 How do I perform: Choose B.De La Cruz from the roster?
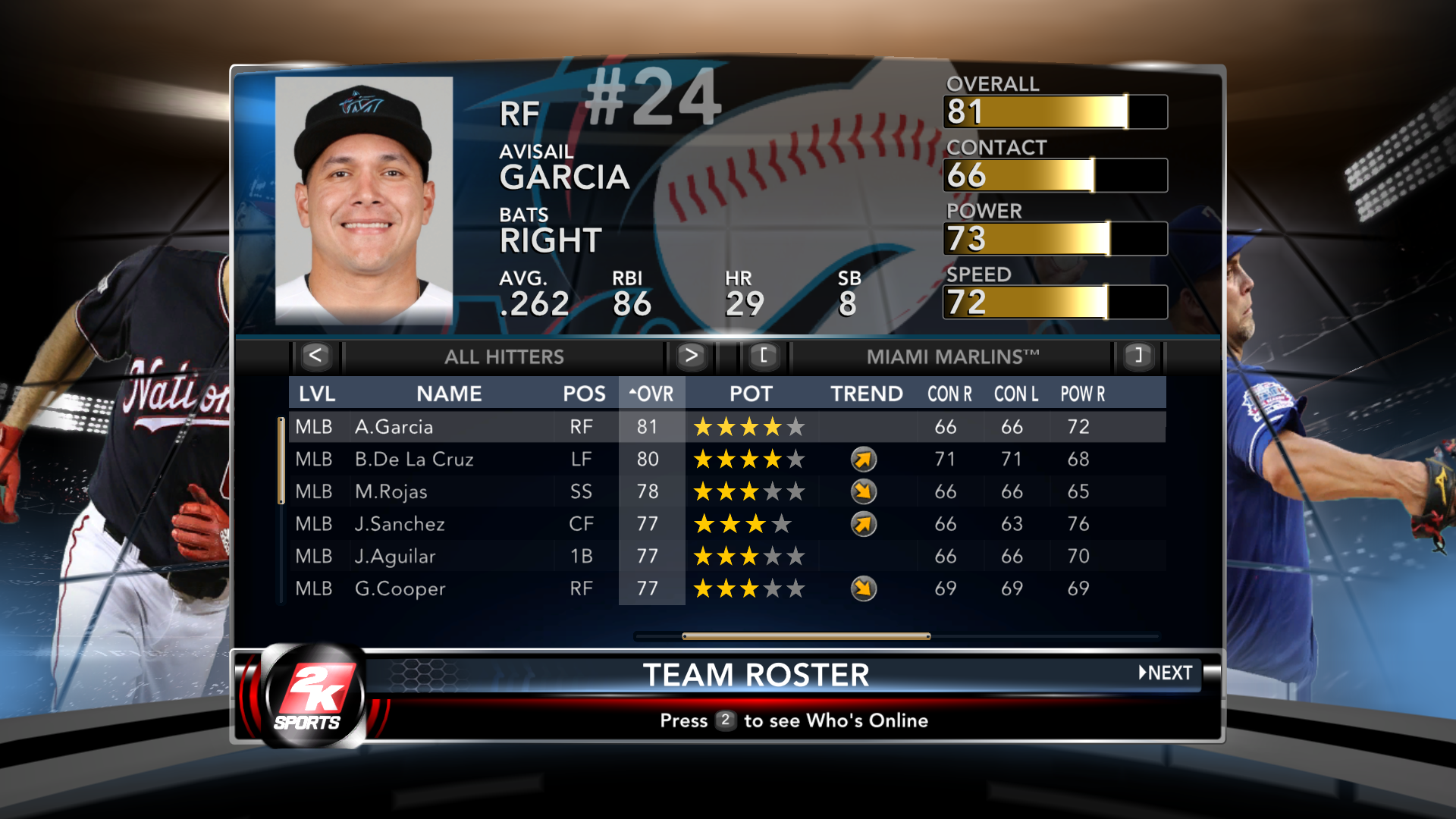click(414, 460)
